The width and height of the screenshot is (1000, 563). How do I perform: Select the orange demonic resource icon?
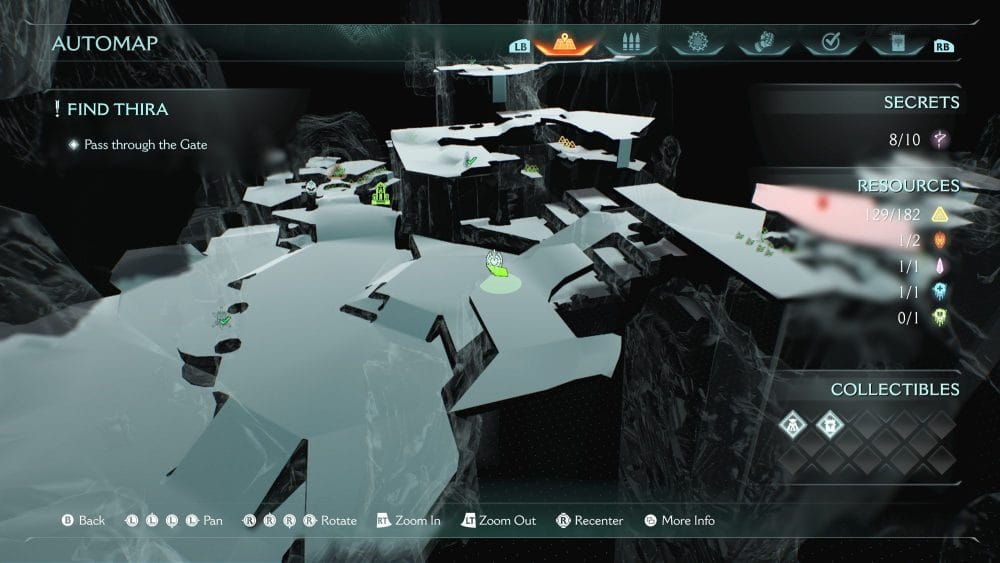point(940,240)
